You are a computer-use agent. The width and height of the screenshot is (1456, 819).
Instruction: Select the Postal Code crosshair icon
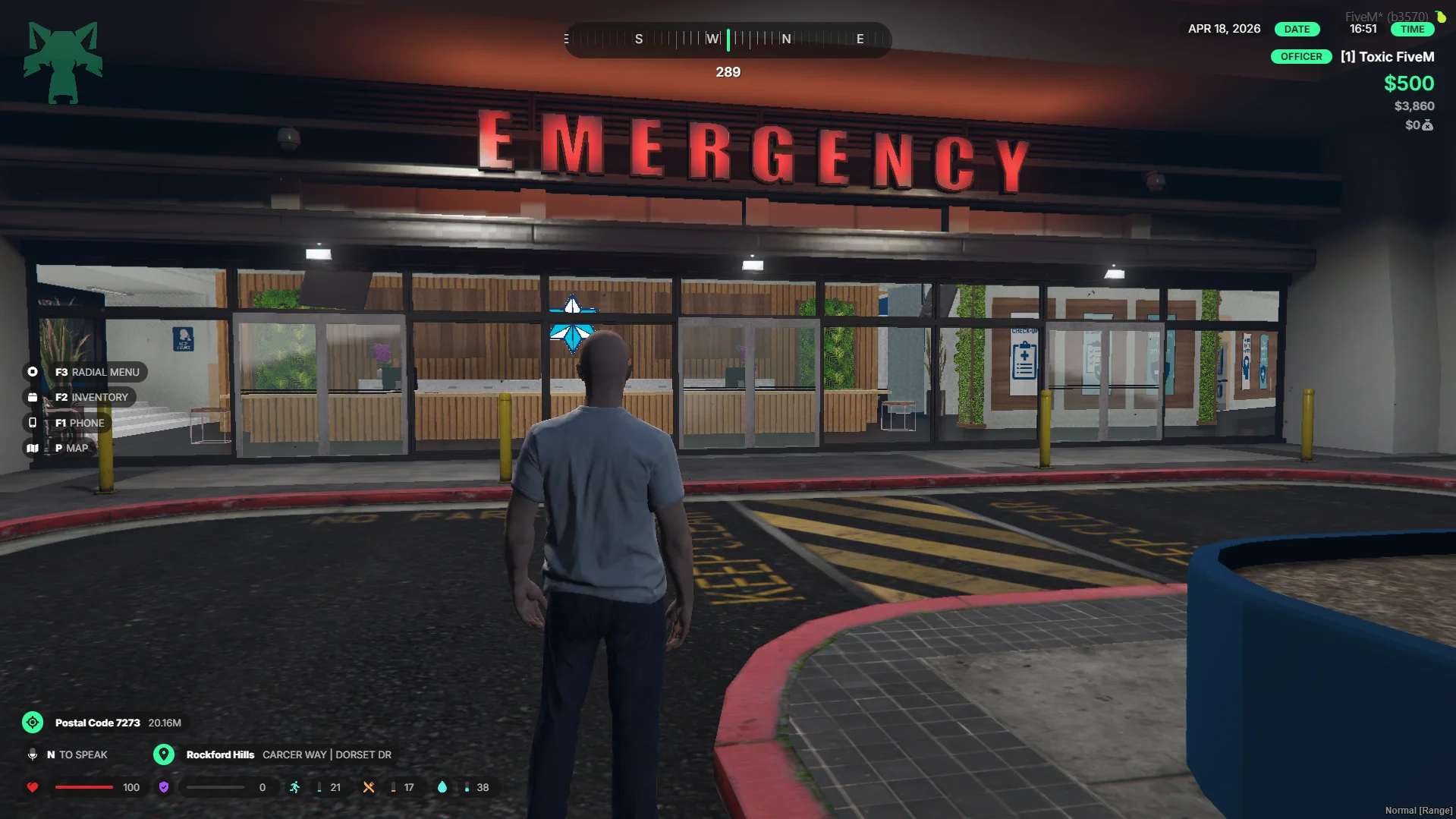[x=33, y=723]
